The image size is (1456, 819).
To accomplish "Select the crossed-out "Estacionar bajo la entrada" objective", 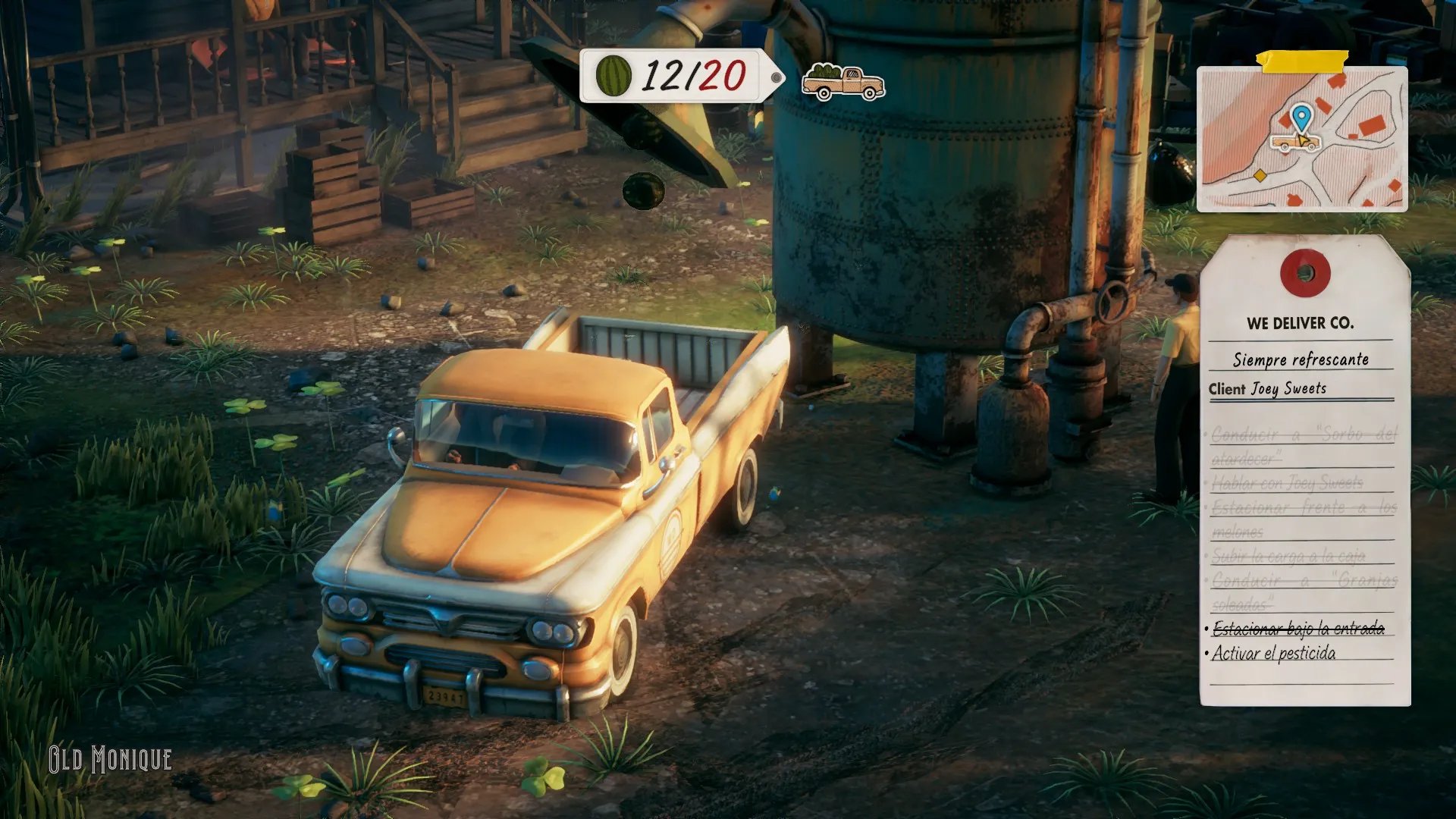I will pos(1298,628).
